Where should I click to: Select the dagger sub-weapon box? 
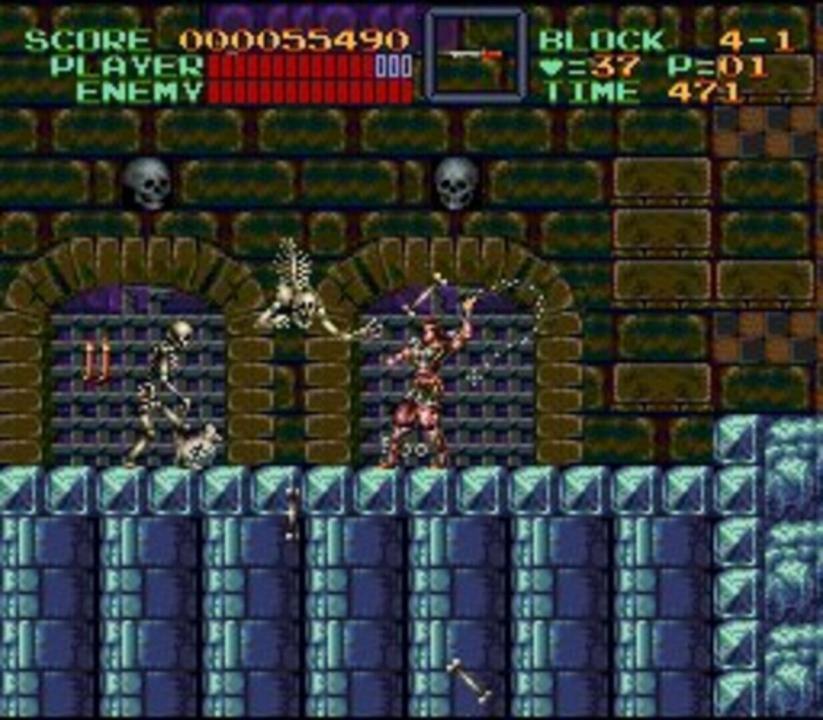(475, 55)
